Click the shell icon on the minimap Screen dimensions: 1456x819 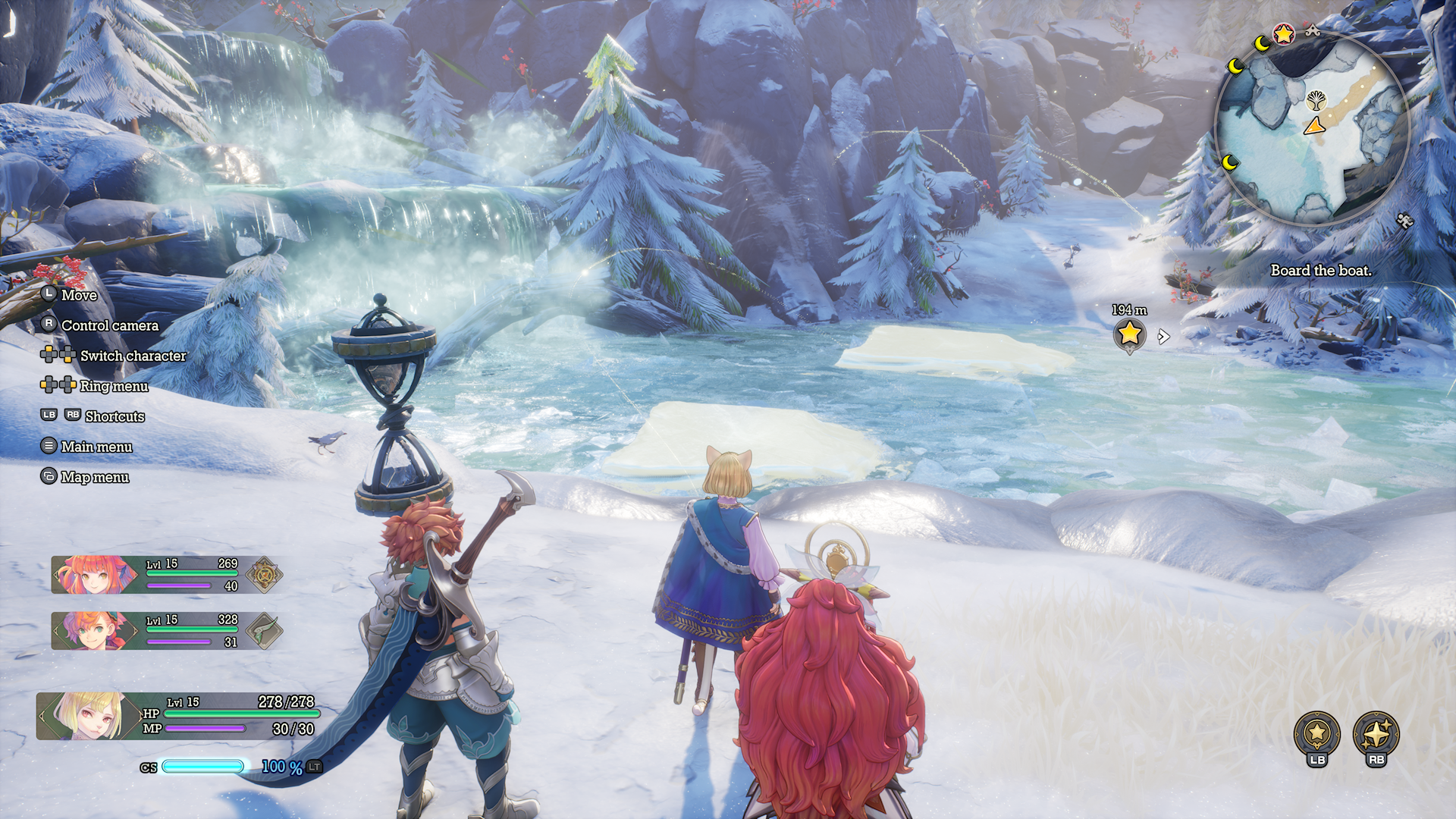[1316, 99]
